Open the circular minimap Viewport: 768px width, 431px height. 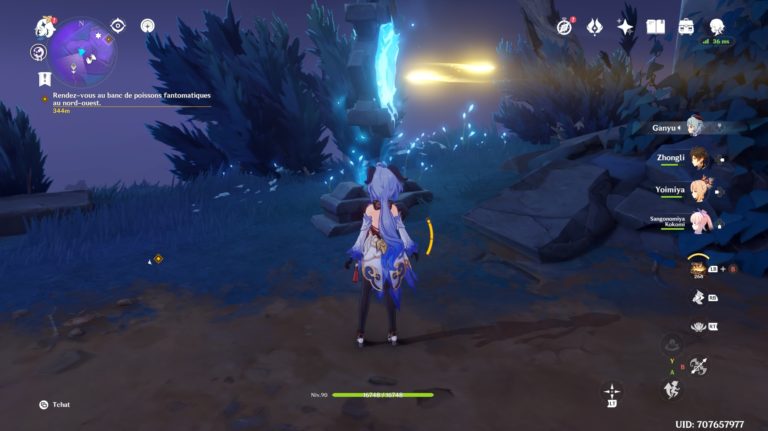[83, 50]
